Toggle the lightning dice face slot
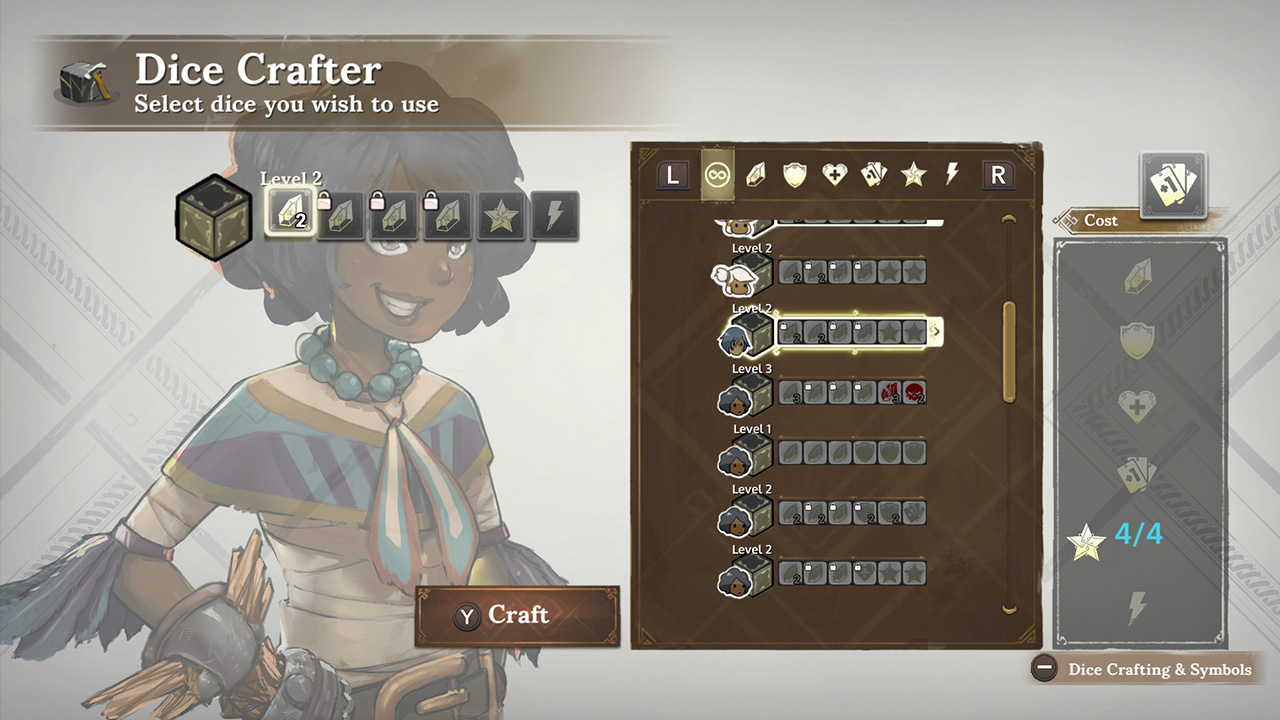Screen dimensions: 1280x720 (x=553, y=216)
